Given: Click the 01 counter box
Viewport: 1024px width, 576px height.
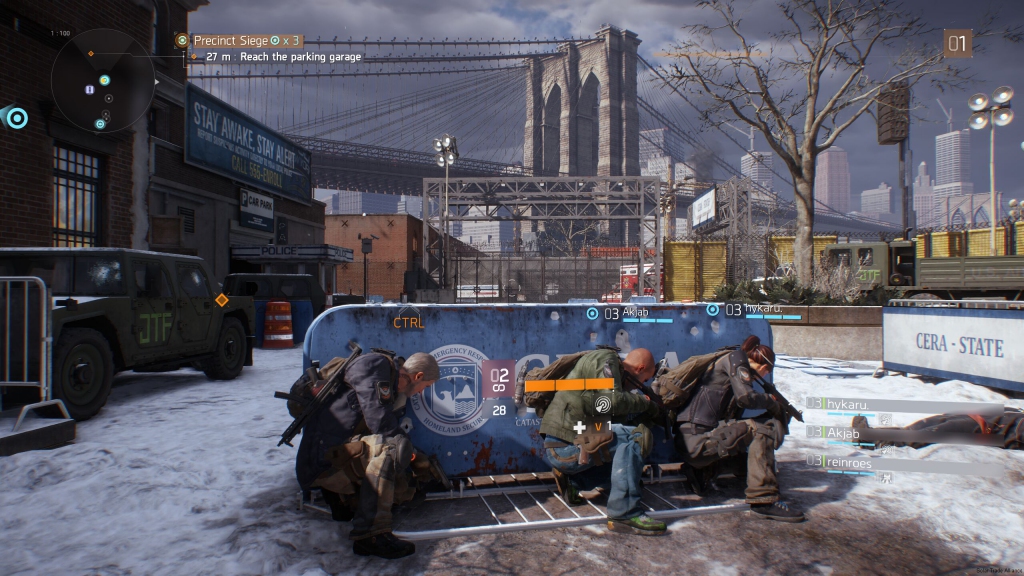Looking at the screenshot, I should [x=957, y=43].
